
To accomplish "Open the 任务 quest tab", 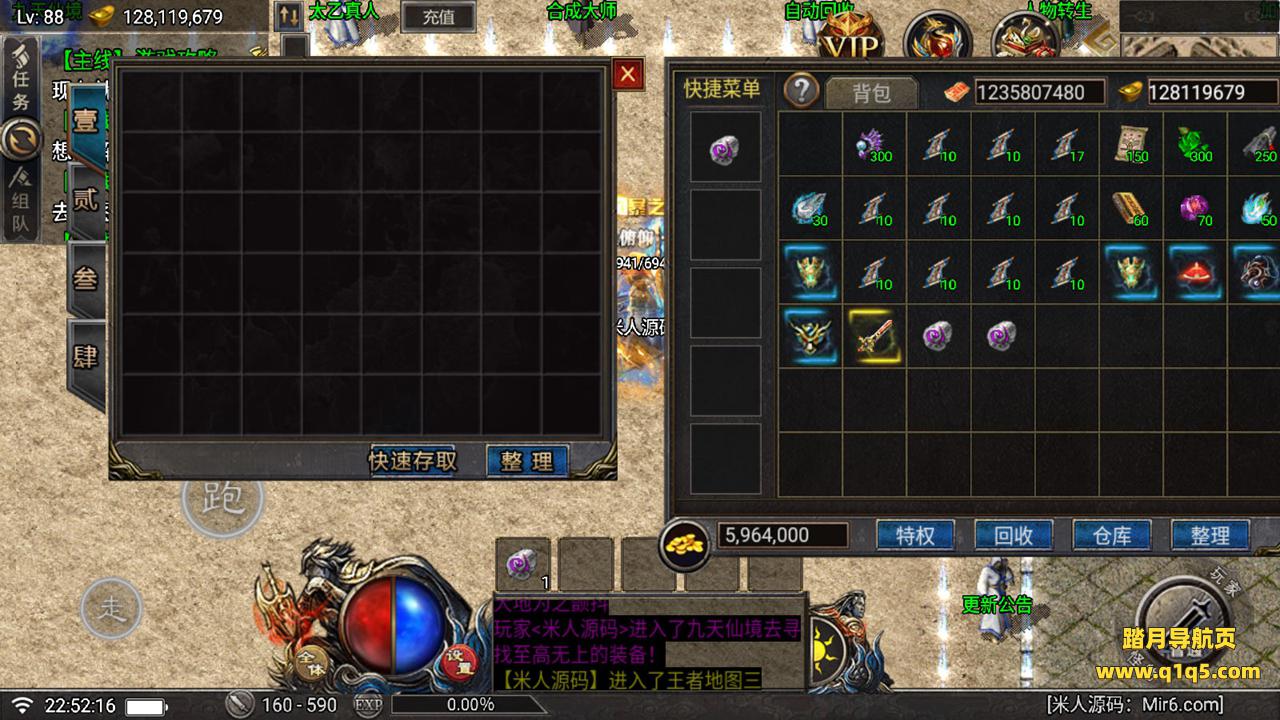I will tap(21, 85).
